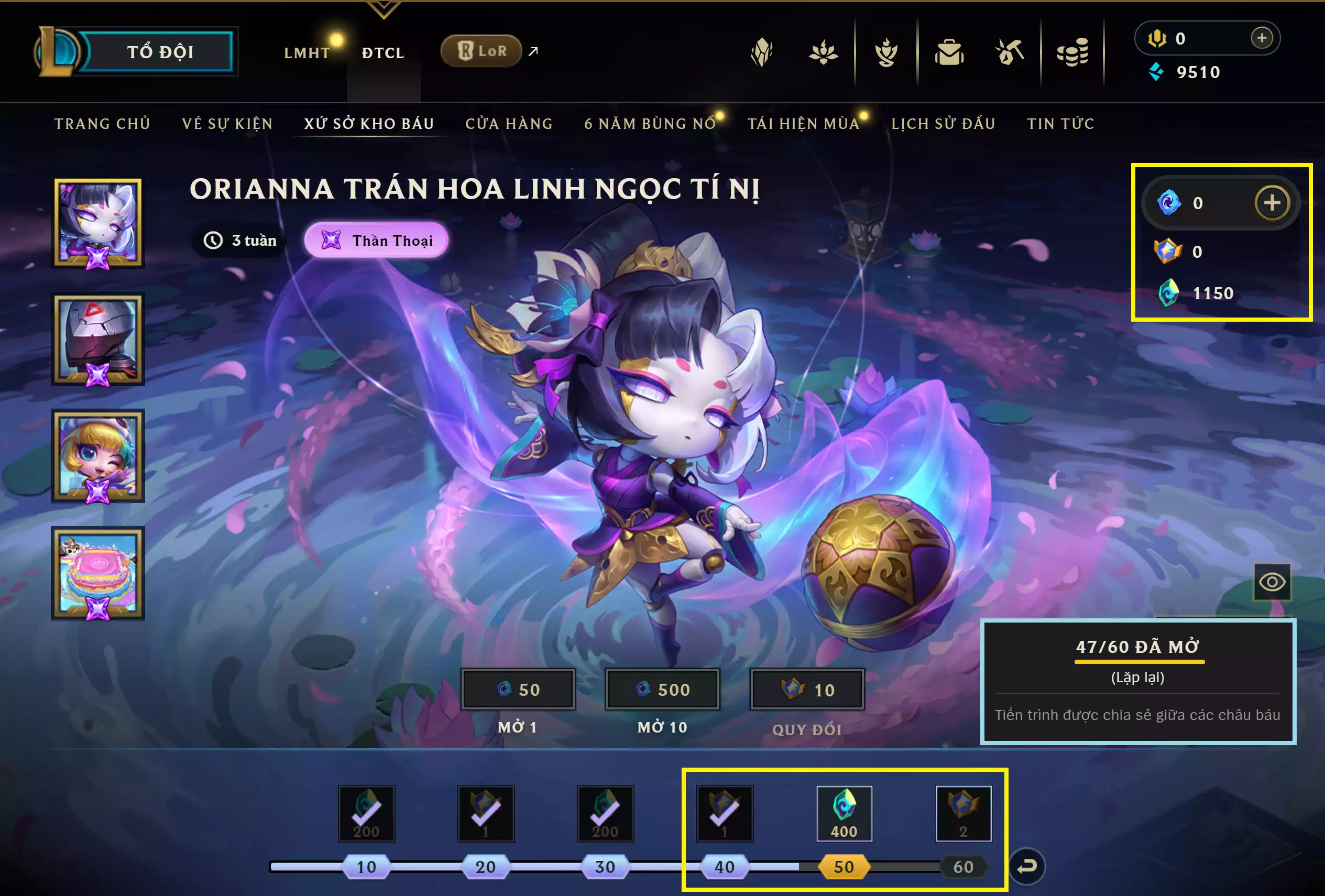The image size is (1325, 896).
Task: Open the 6 NĂM BÙNG NỔ tab
Action: pyautogui.click(x=649, y=124)
